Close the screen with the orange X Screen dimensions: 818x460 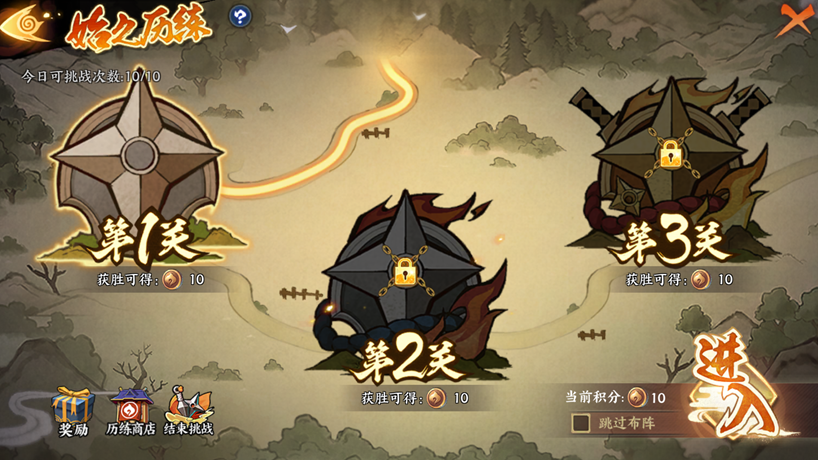click(x=794, y=20)
